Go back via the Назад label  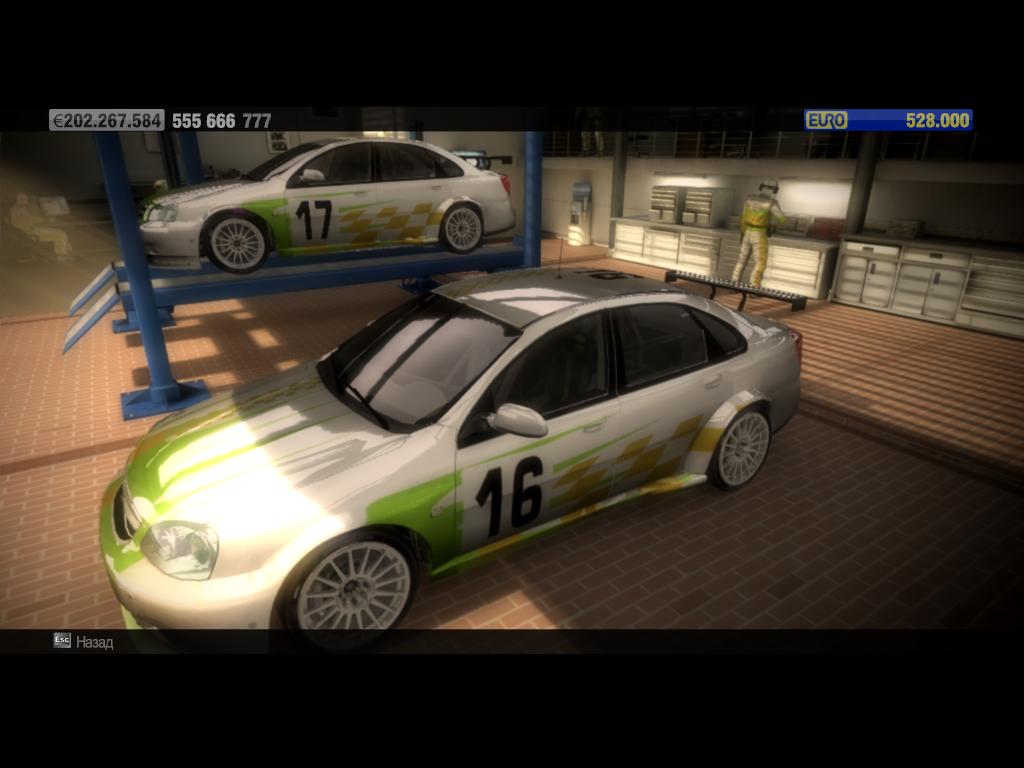pos(94,642)
